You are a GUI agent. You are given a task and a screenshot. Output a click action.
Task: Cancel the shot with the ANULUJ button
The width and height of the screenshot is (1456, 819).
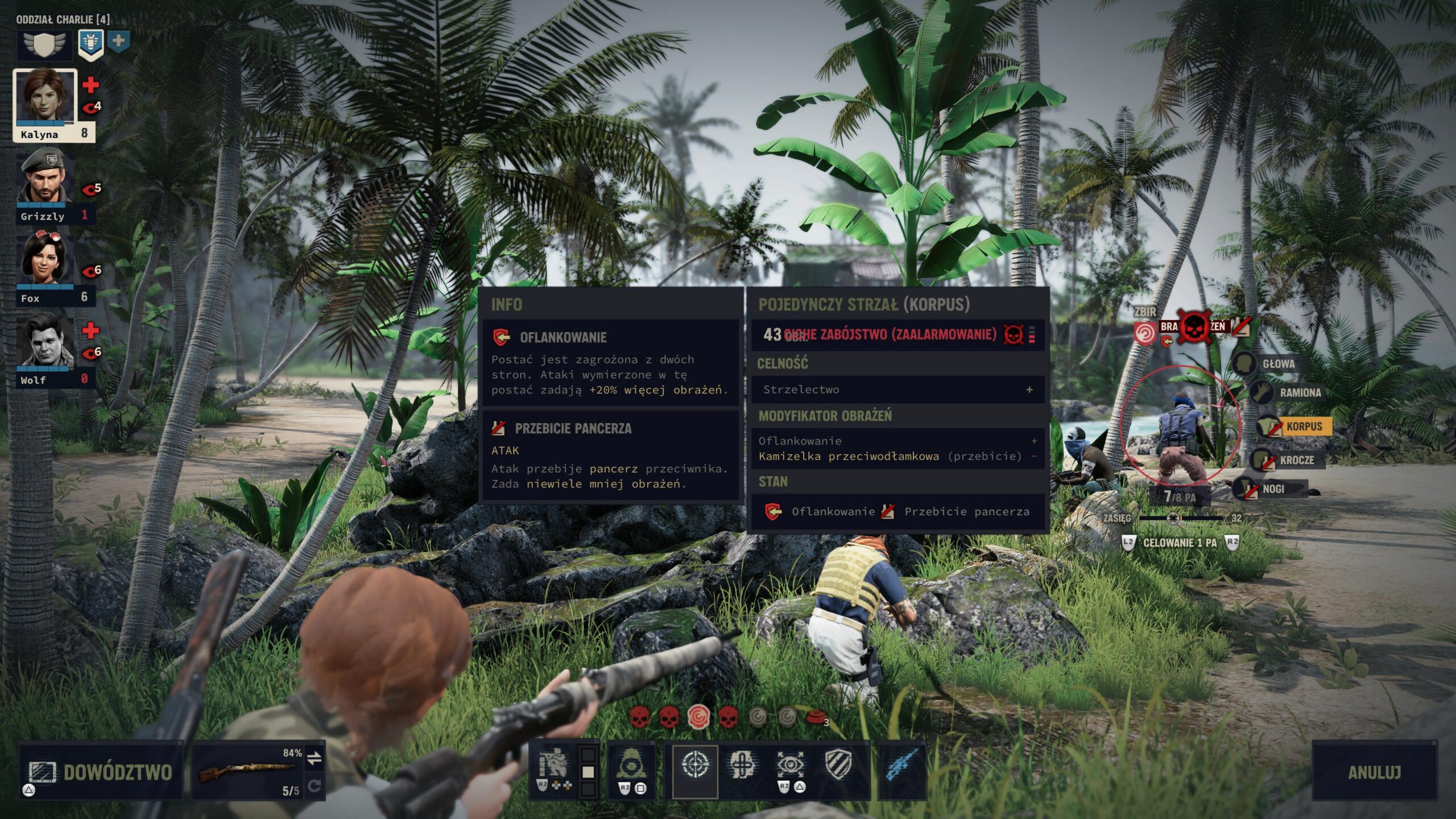[1374, 771]
